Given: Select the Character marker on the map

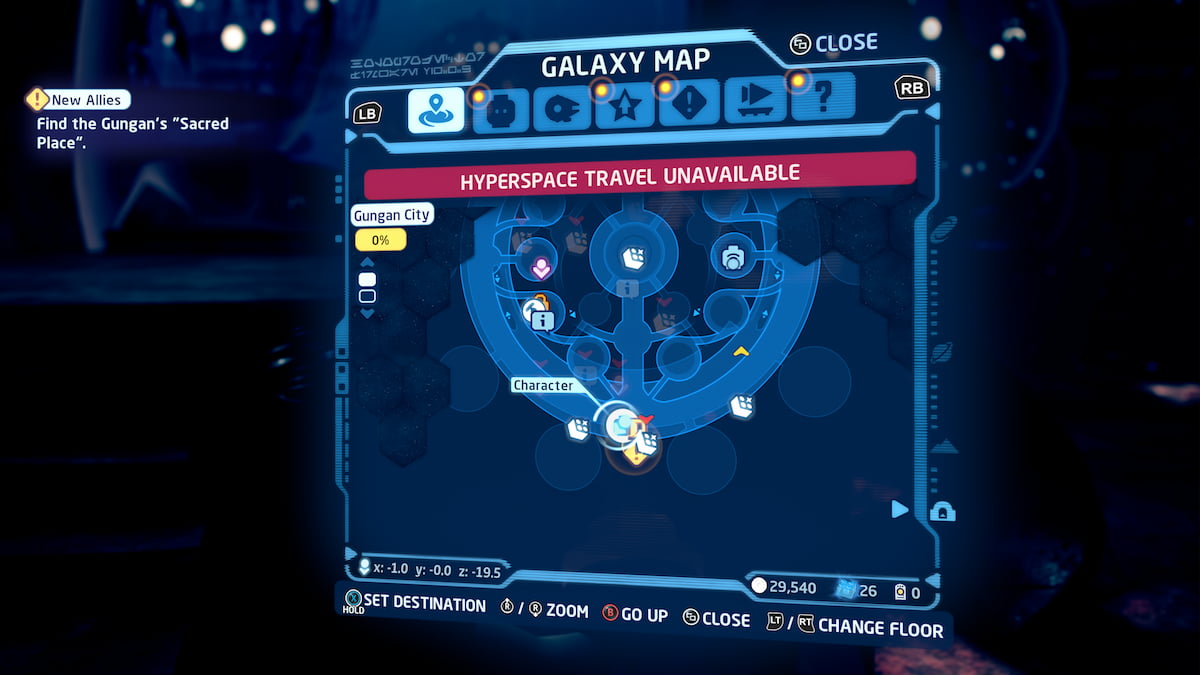Looking at the screenshot, I should pos(621,424).
